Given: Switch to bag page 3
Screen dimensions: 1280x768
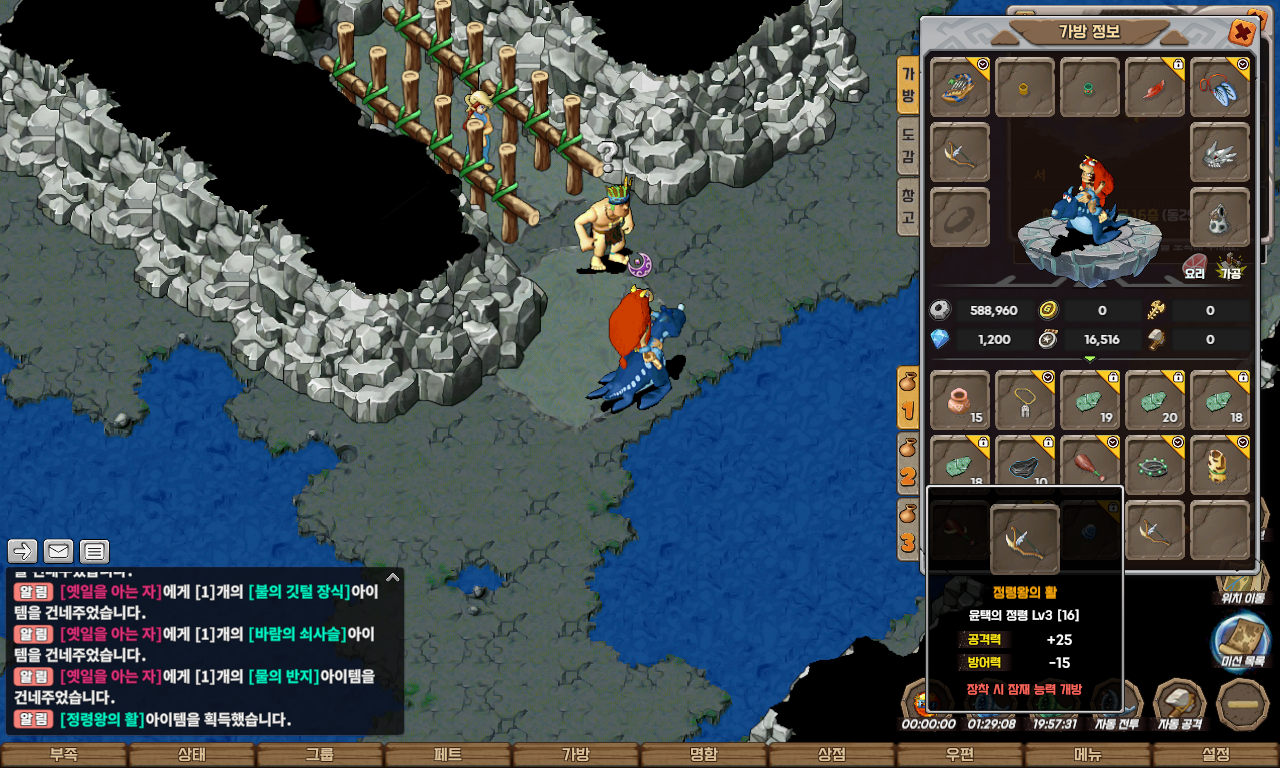Looking at the screenshot, I should pos(908,530).
